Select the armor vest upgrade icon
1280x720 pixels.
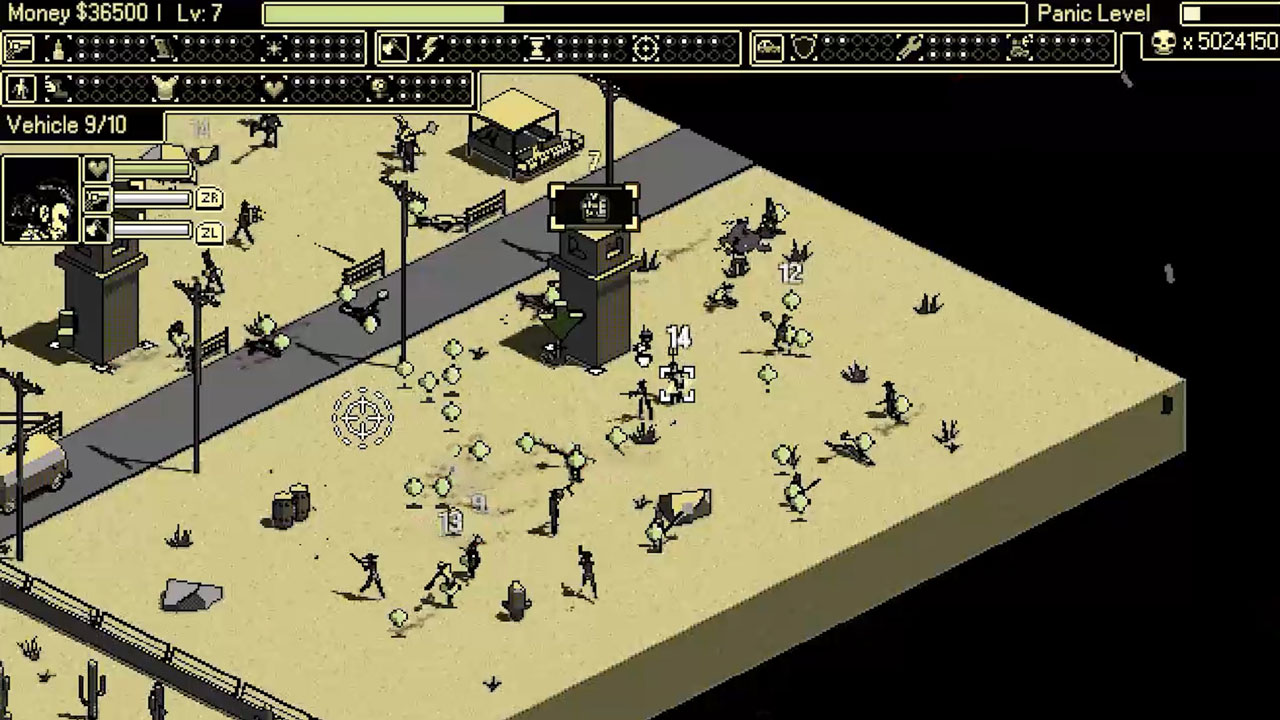pyautogui.click(x=165, y=89)
